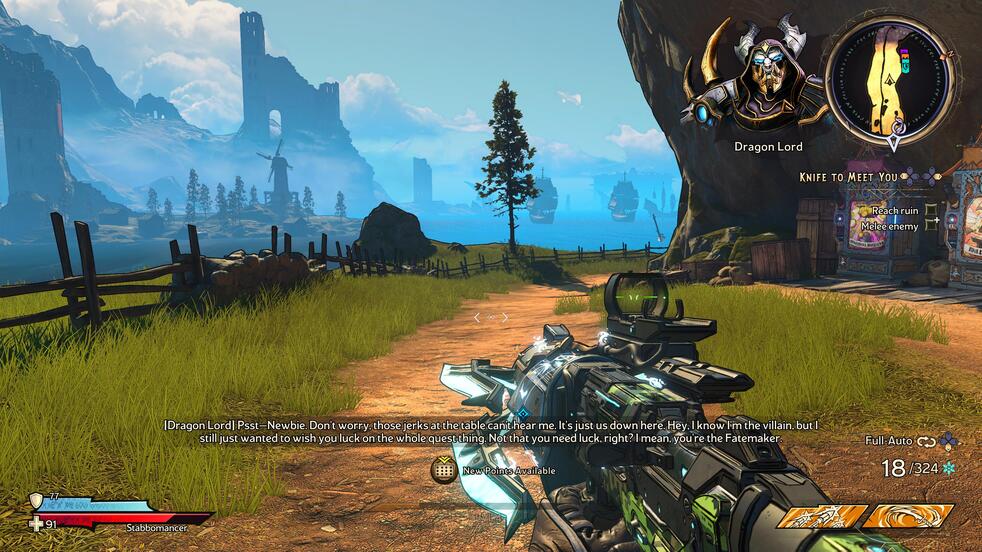Click the Melee enemy objective checkbox

932,226
